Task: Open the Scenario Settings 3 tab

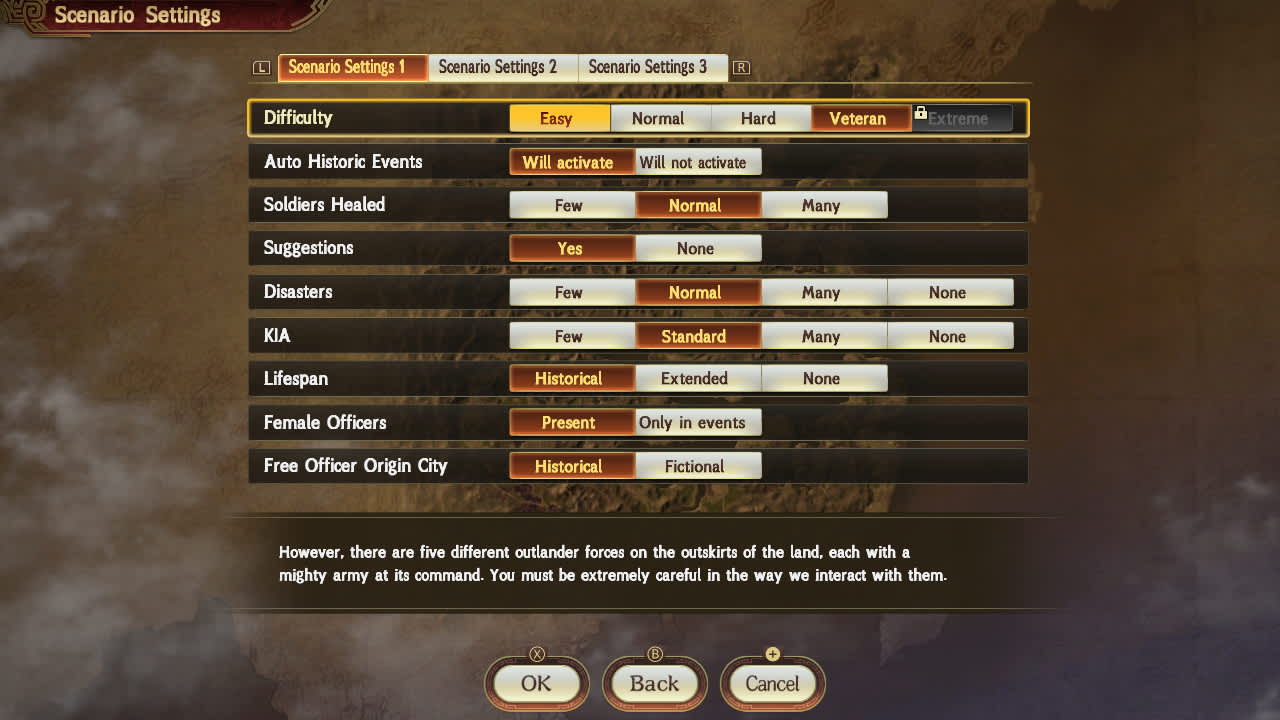Action: tap(653, 67)
